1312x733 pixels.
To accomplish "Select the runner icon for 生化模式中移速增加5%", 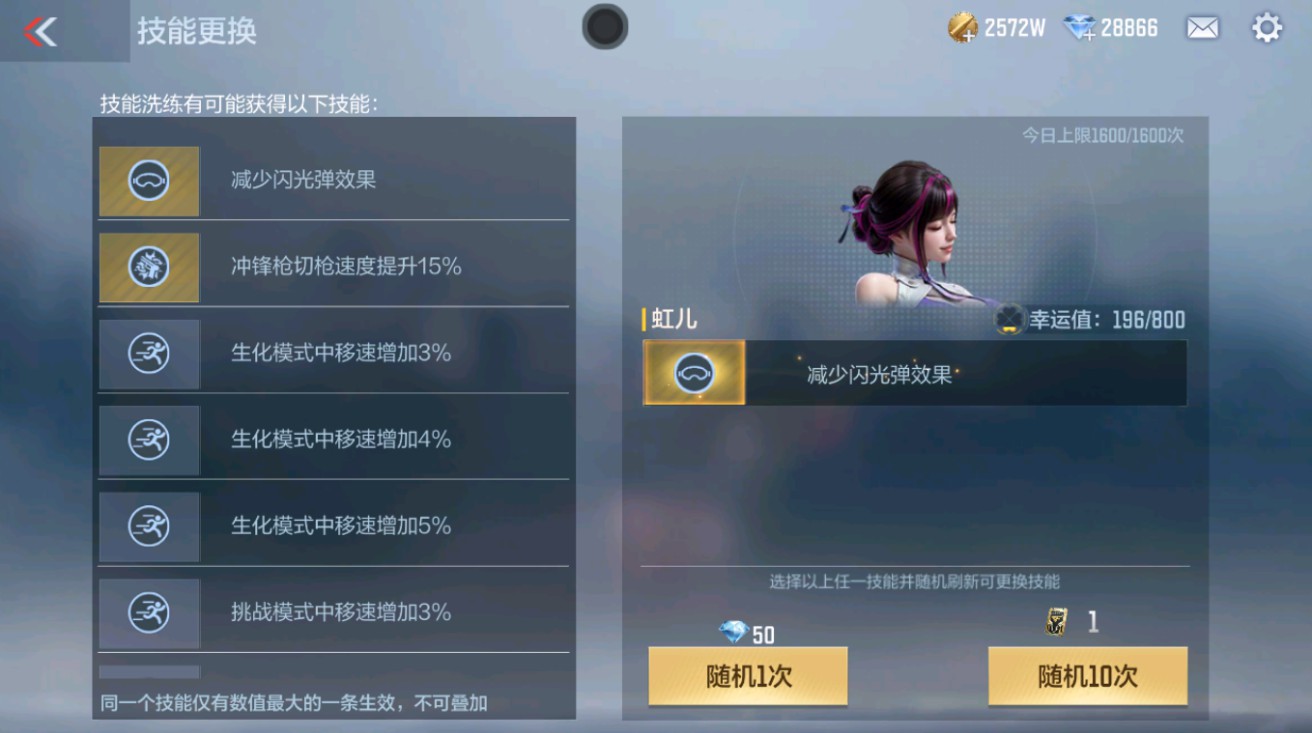I will pyautogui.click(x=148, y=527).
